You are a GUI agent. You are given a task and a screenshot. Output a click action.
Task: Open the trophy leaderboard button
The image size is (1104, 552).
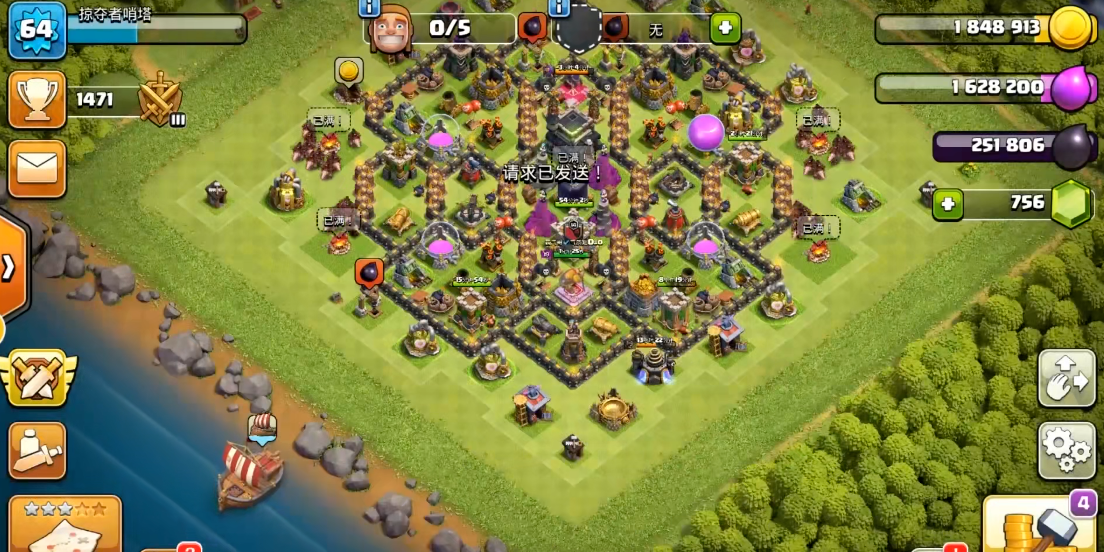click(37, 99)
